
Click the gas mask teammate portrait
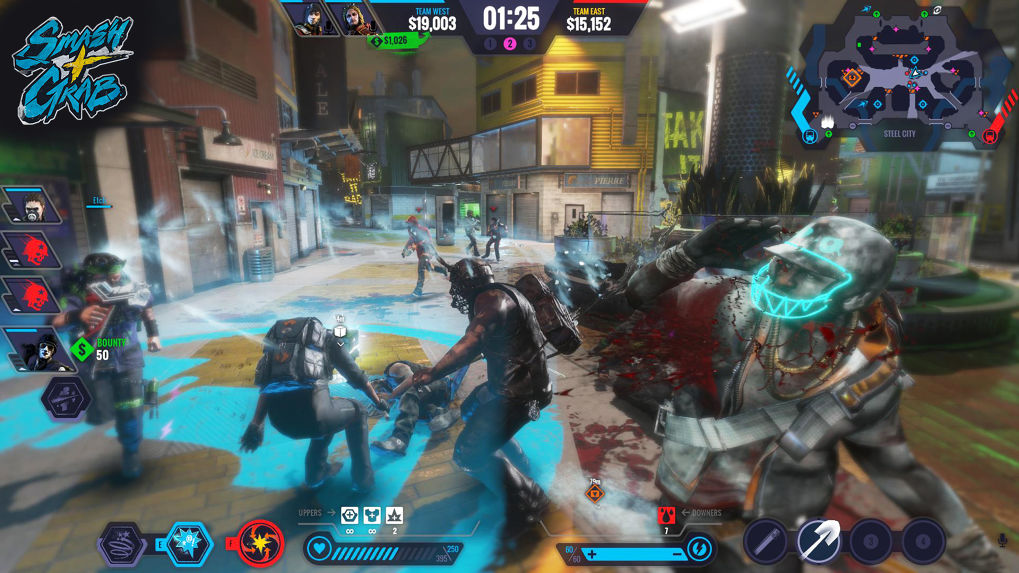click(30, 206)
